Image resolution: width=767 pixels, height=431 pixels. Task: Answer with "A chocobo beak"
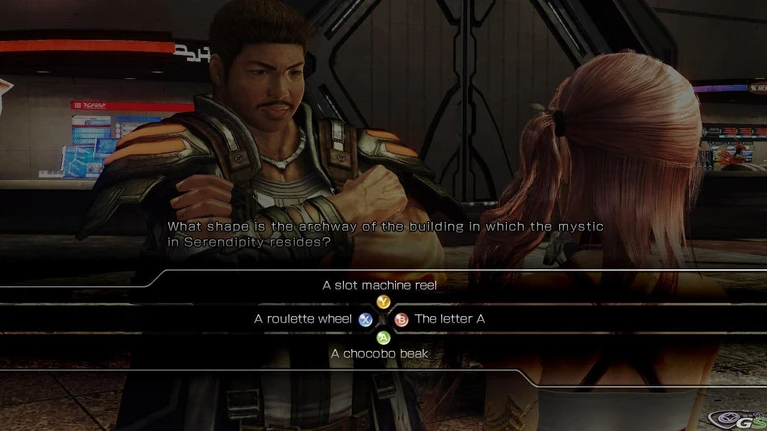tap(381, 353)
